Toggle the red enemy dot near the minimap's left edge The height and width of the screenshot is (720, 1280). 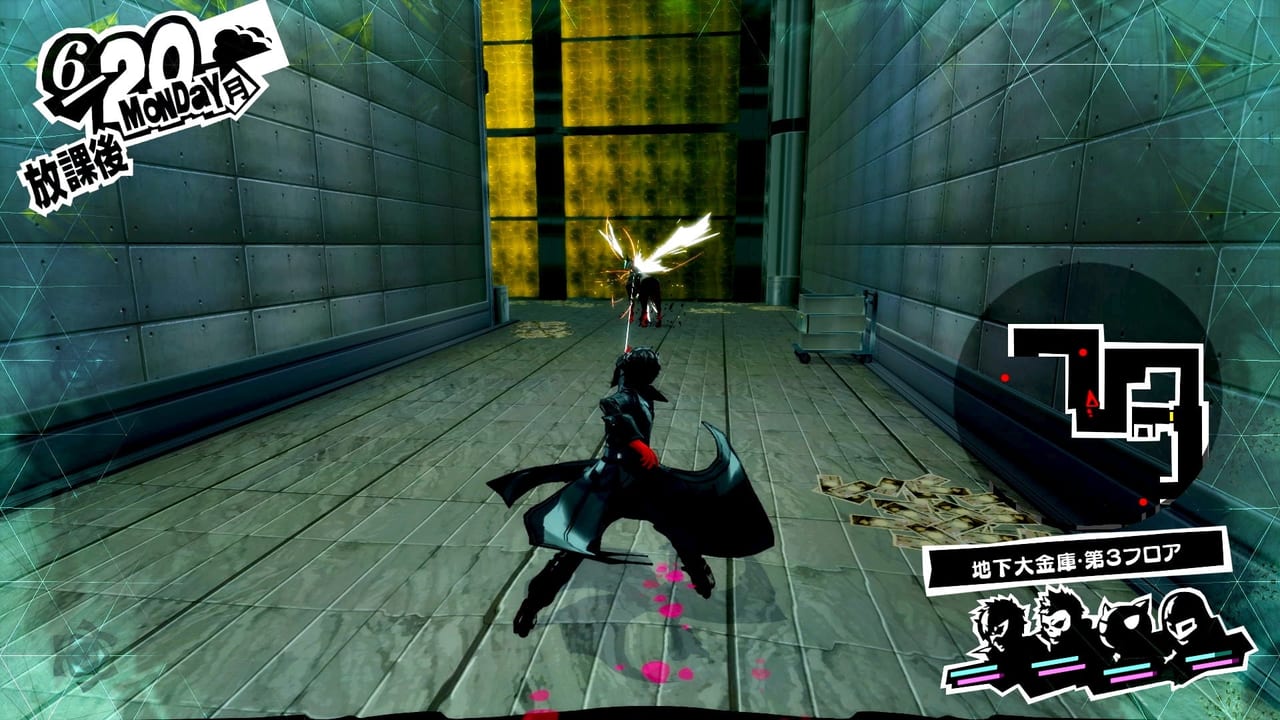(1004, 377)
